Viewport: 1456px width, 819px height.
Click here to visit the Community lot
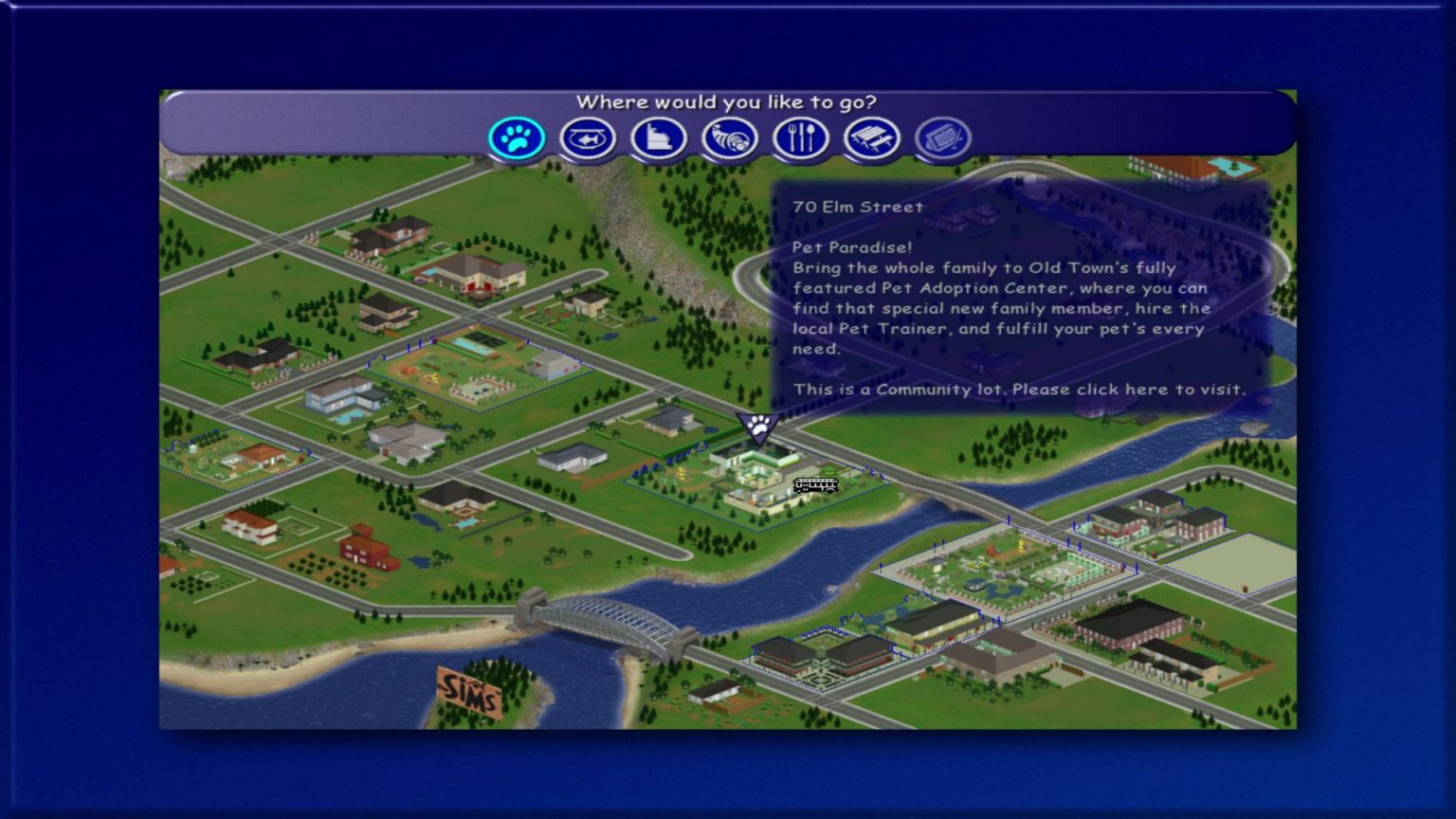click(1019, 389)
